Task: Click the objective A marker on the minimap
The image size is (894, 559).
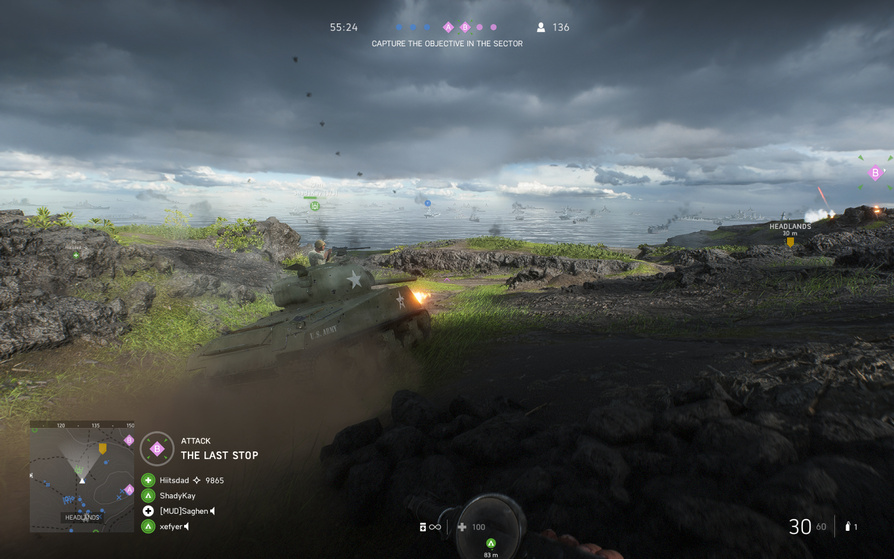Action: coord(128,489)
